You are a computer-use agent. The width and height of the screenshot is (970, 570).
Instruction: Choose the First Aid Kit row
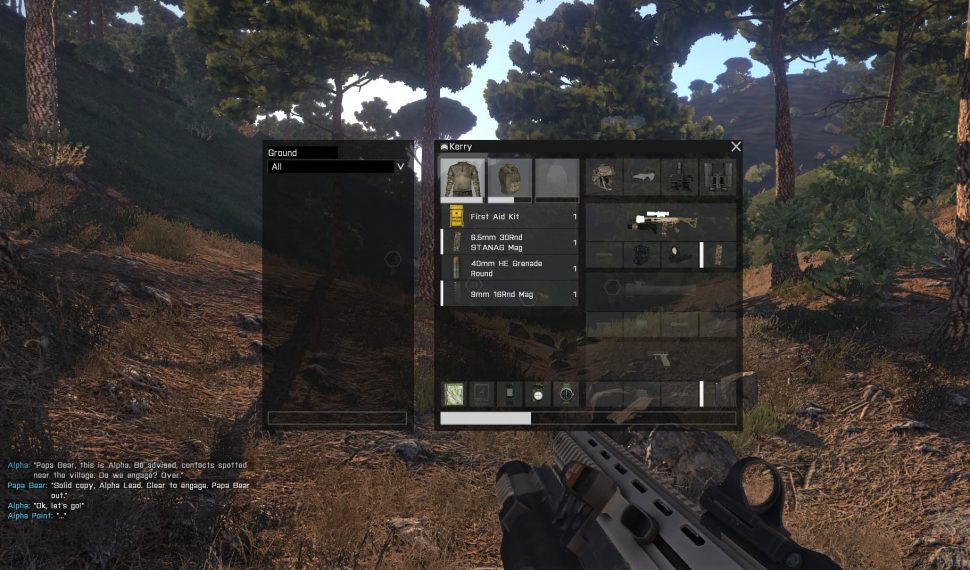(511, 216)
